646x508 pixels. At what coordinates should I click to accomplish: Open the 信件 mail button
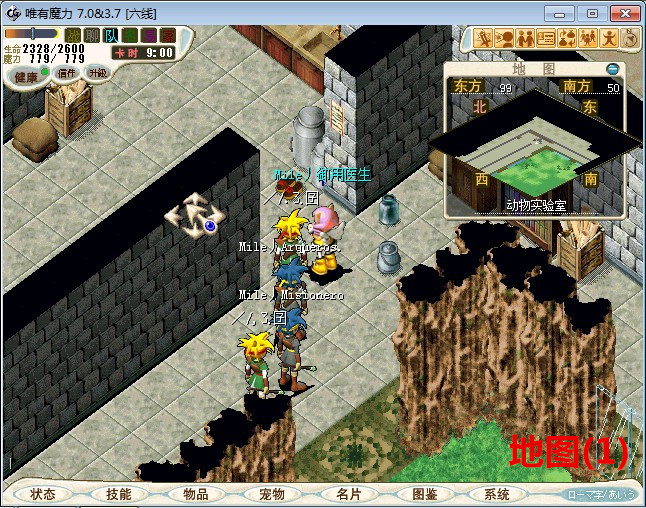point(67,73)
